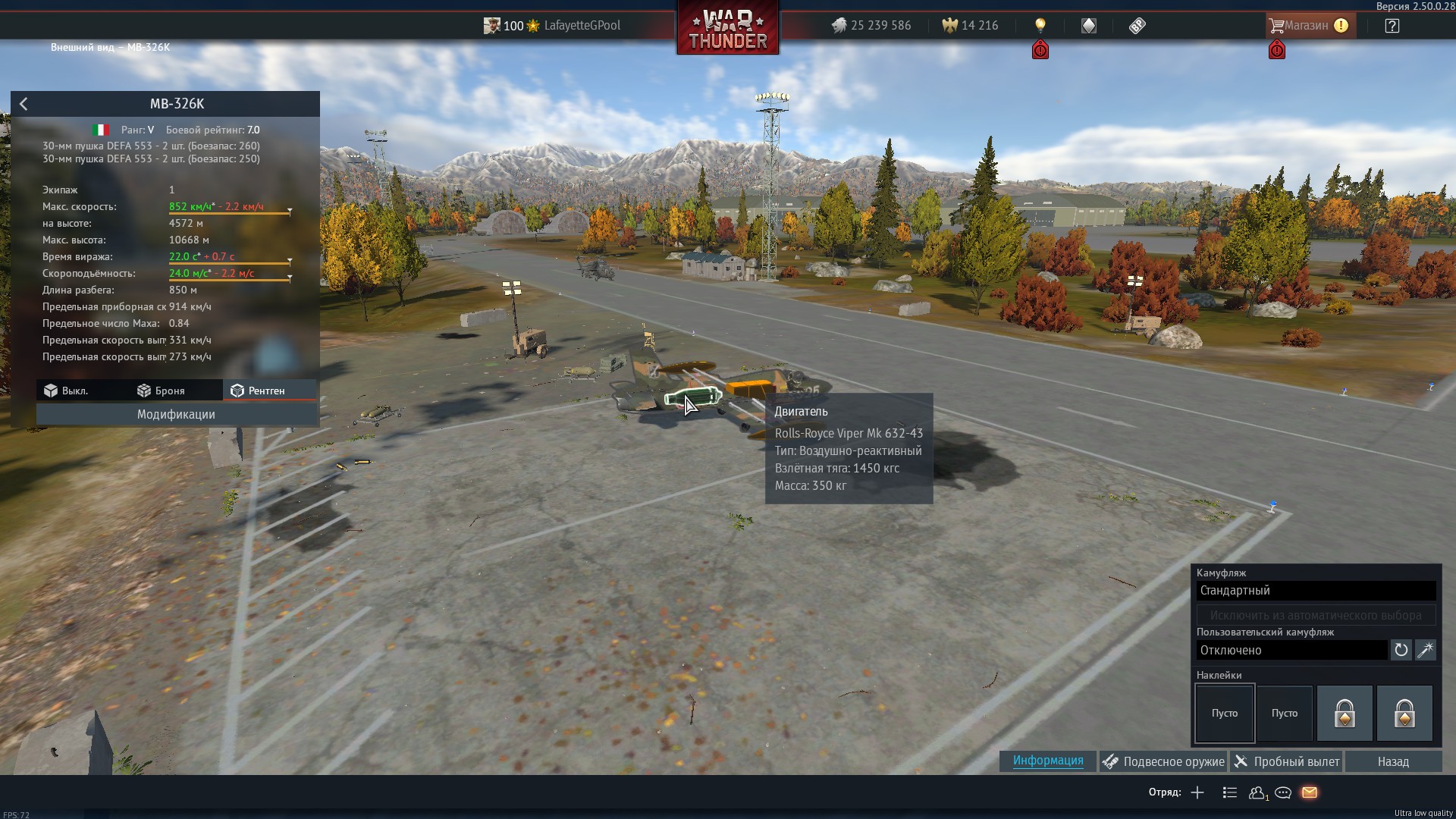
Task: Select the Информация tab
Action: coord(1047,761)
